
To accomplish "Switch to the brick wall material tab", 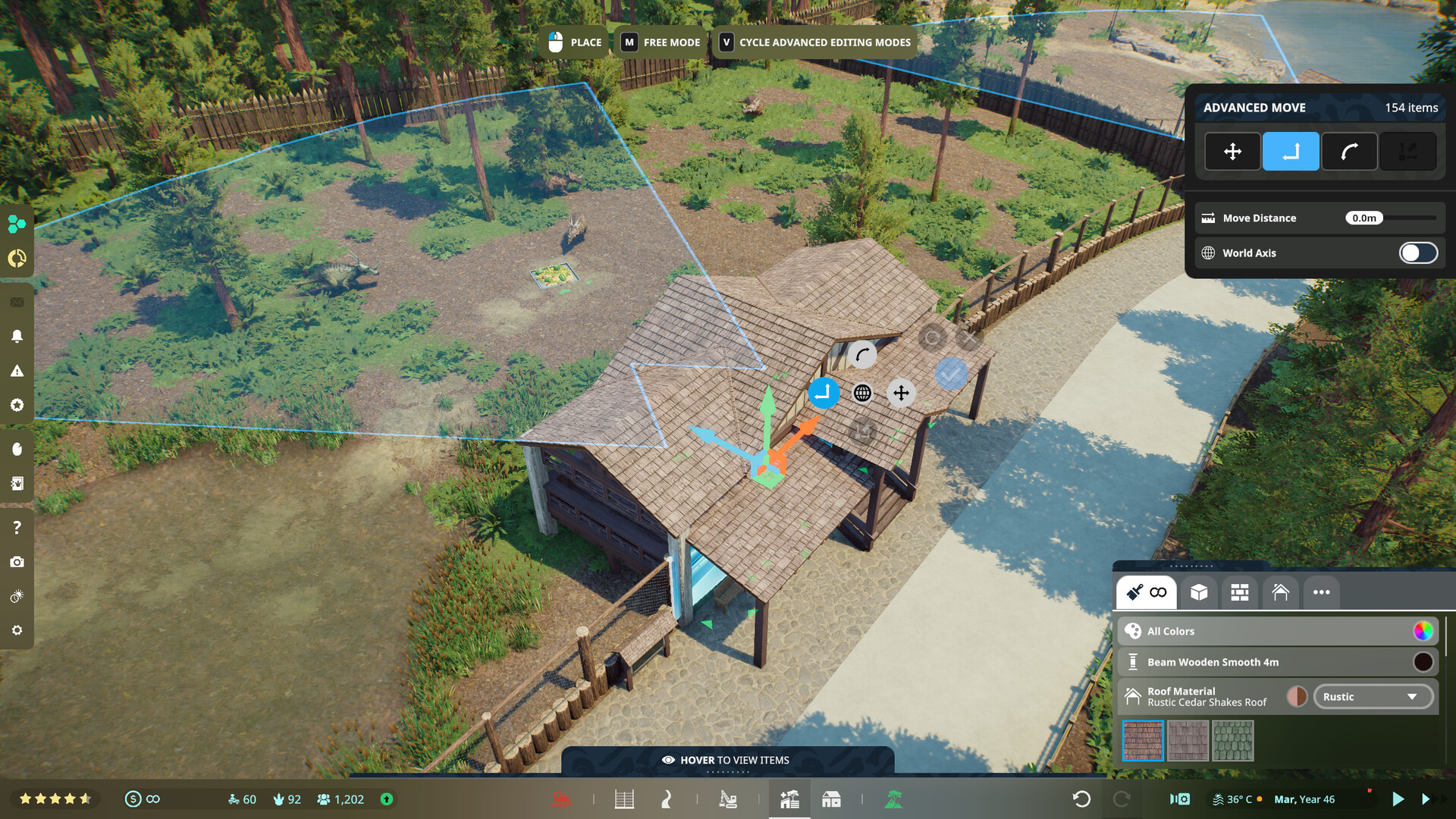I will click(1239, 592).
